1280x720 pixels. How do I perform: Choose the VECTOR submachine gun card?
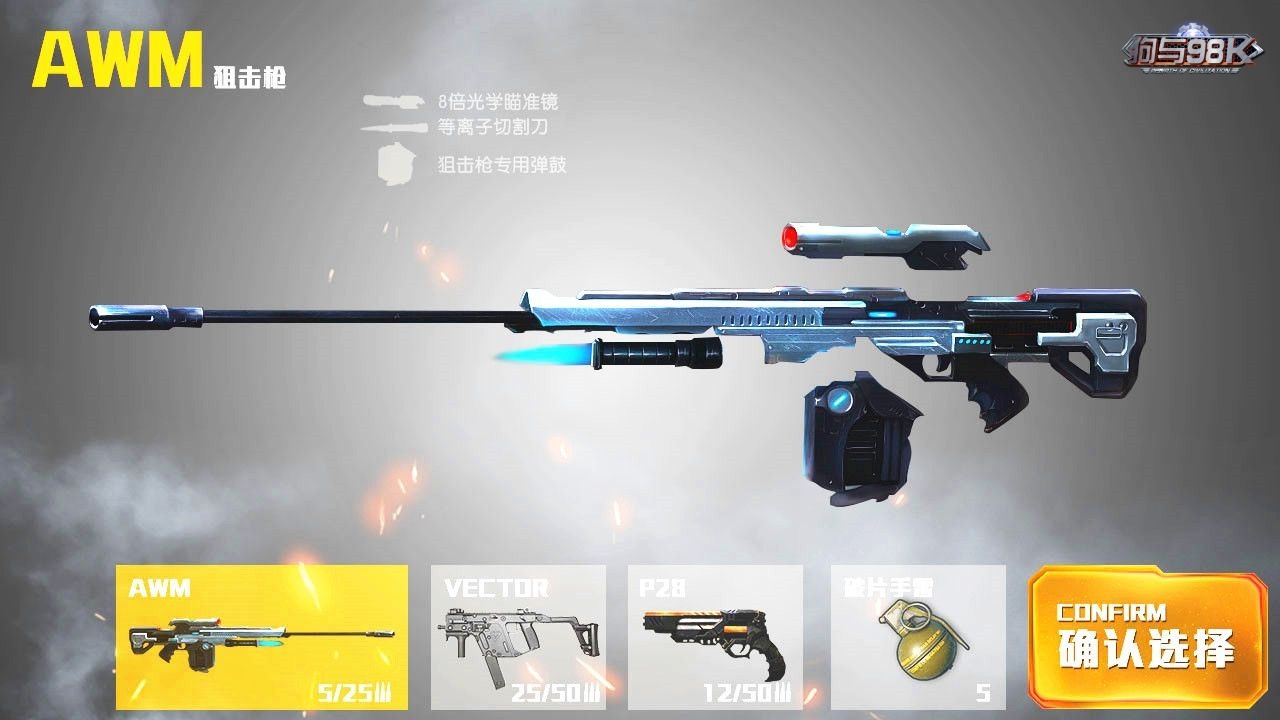(518, 637)
